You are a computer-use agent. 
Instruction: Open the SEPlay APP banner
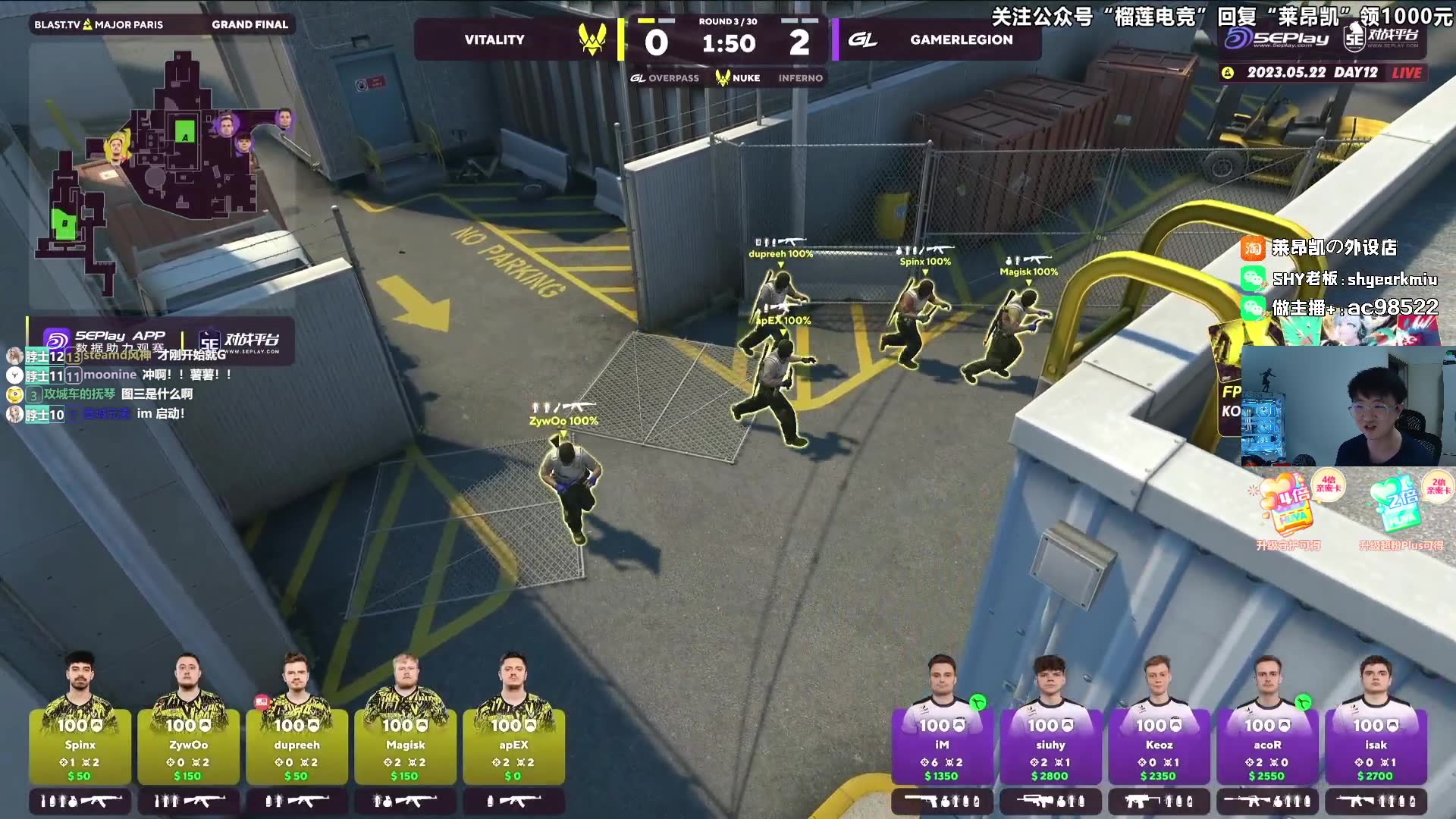161,340
